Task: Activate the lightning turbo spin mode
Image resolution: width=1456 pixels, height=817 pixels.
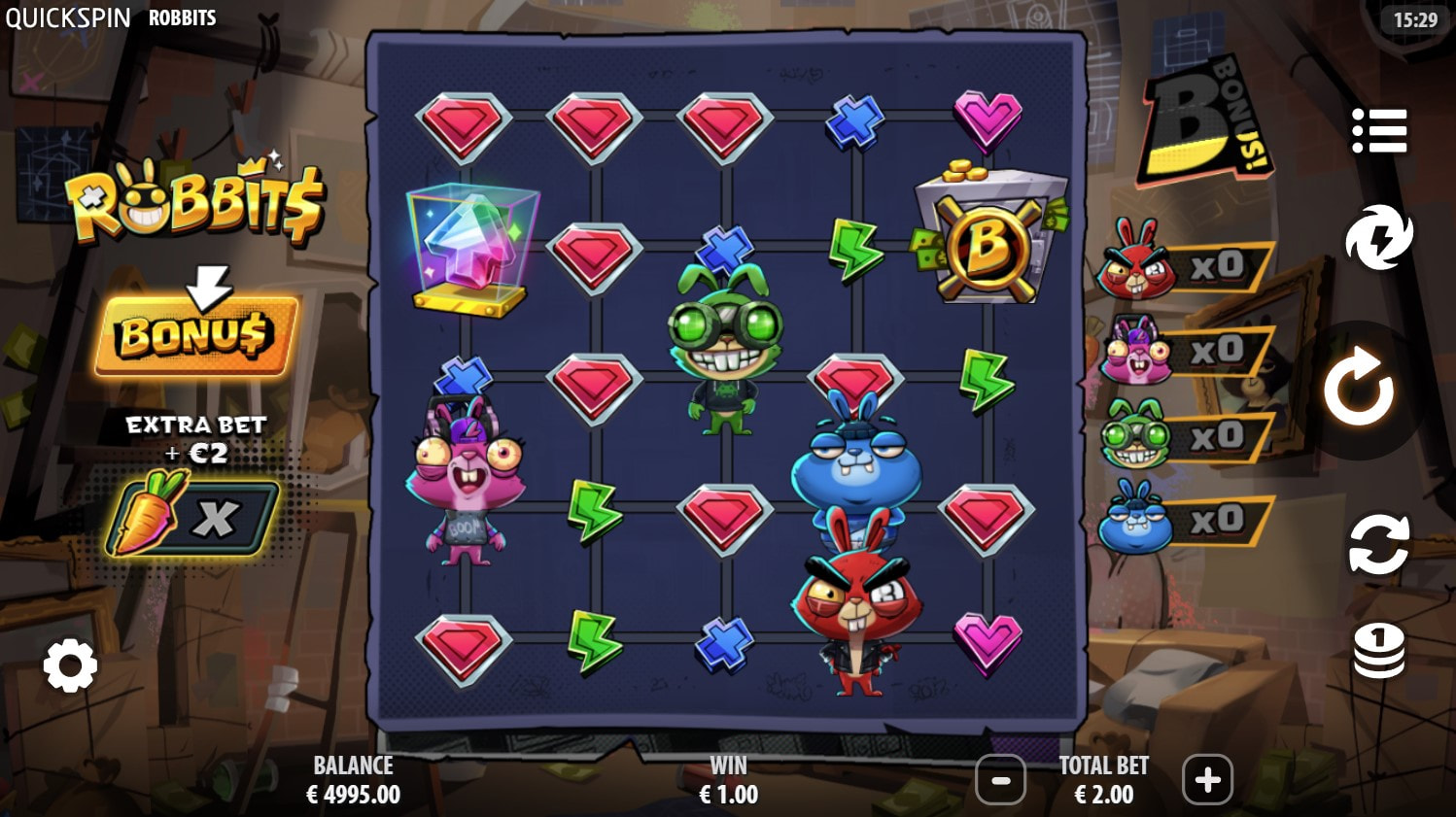Action: pos(1378,237)
